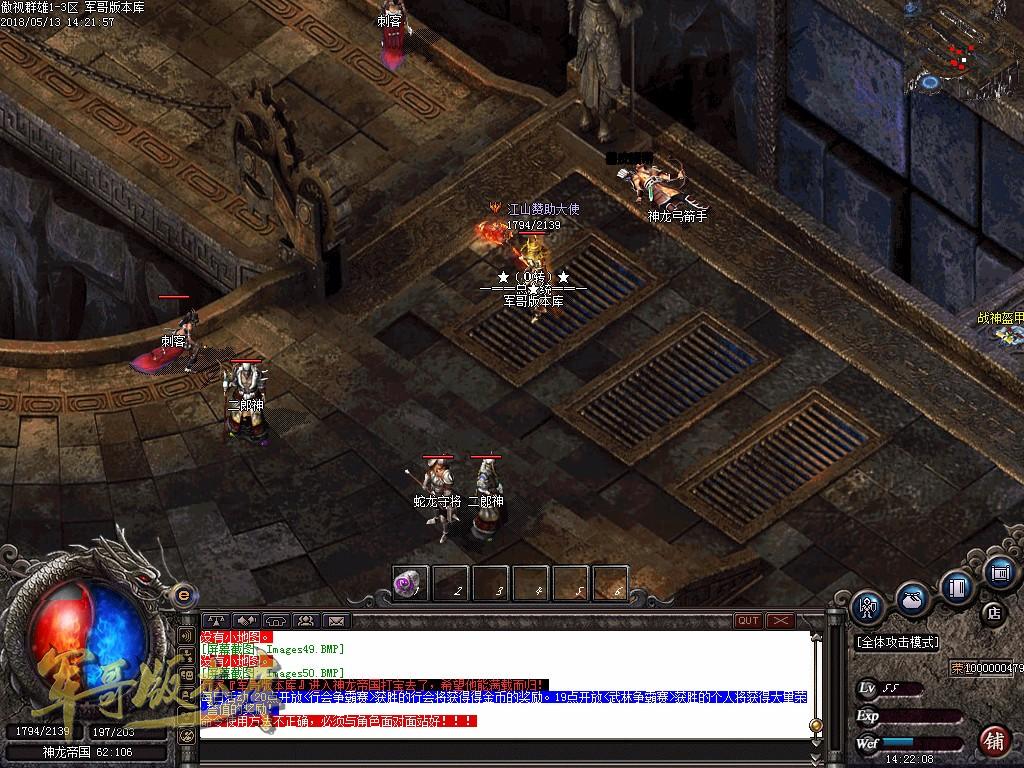The image size is (1024, 768).
Task: Click the telephone button above chat
Action: pos(276,621)
